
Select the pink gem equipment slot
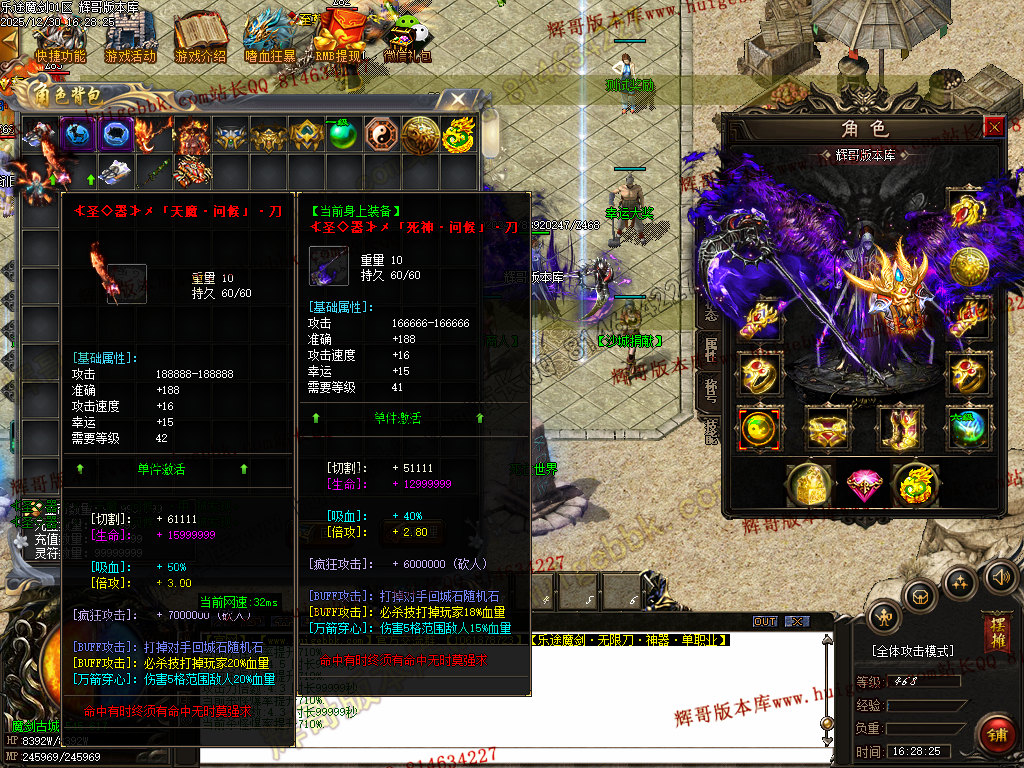[863, 485]
